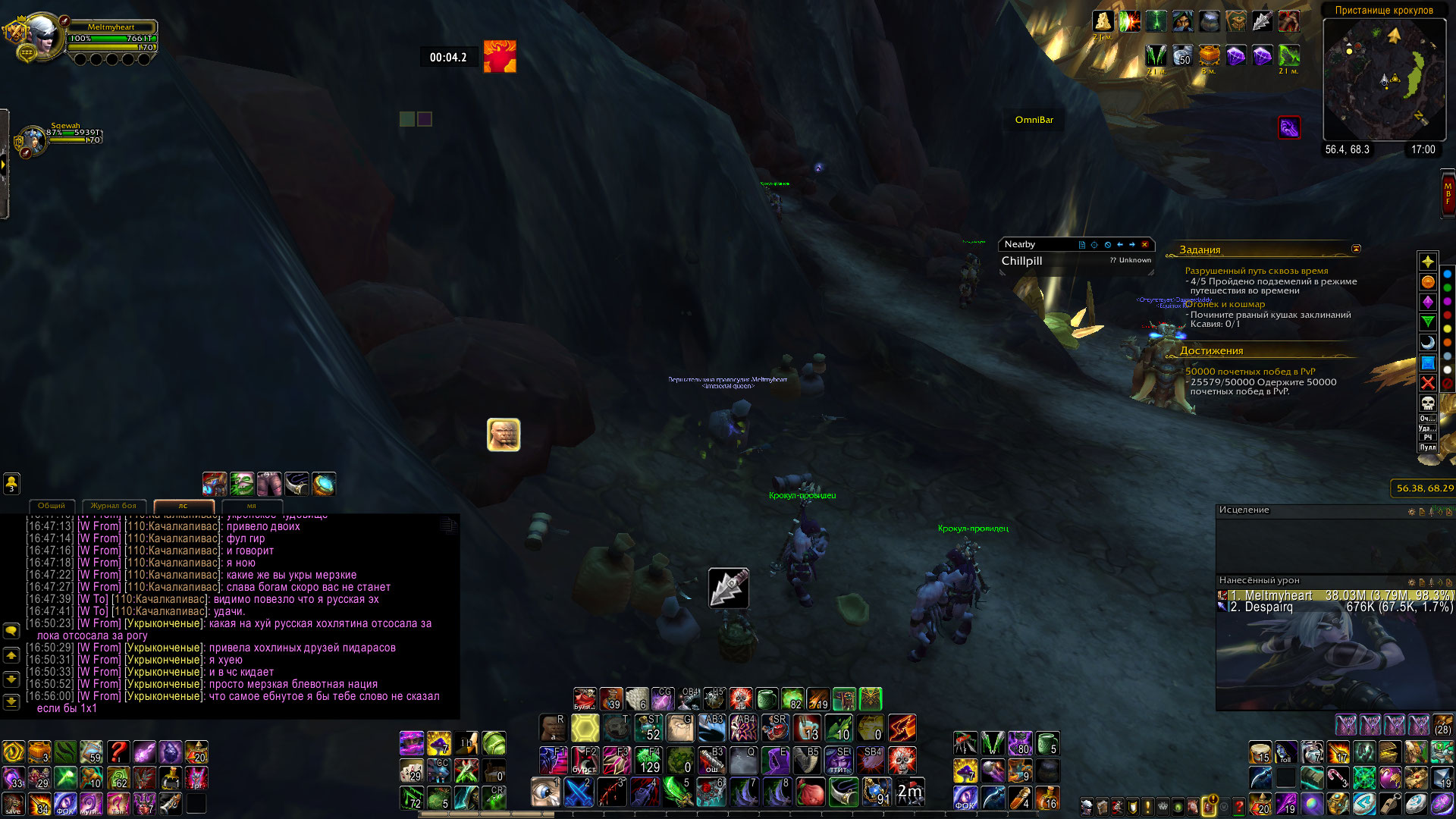Switch to the Общий chat tab

tap(52, 506)
